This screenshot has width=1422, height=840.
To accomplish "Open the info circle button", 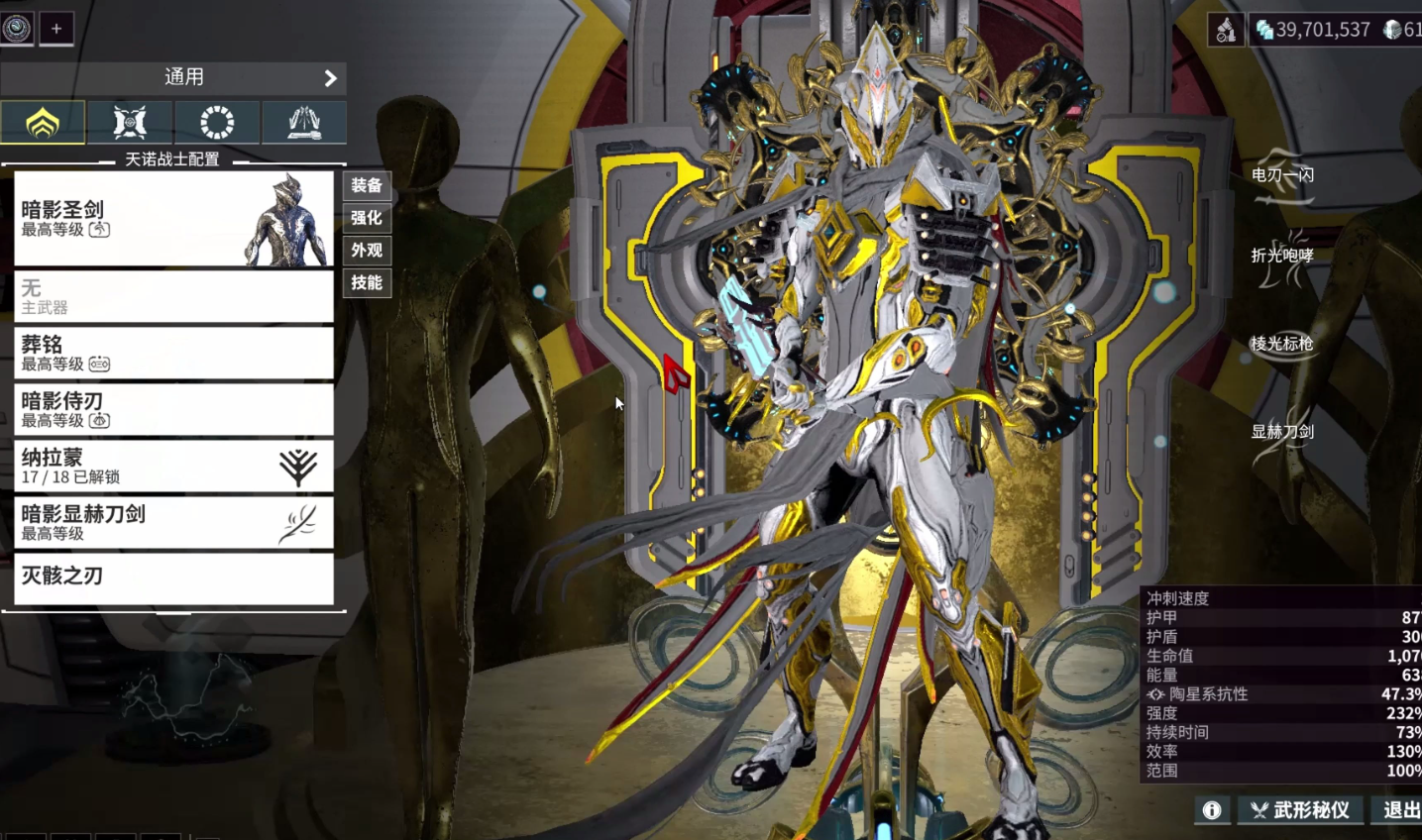I will [1211, 810].
